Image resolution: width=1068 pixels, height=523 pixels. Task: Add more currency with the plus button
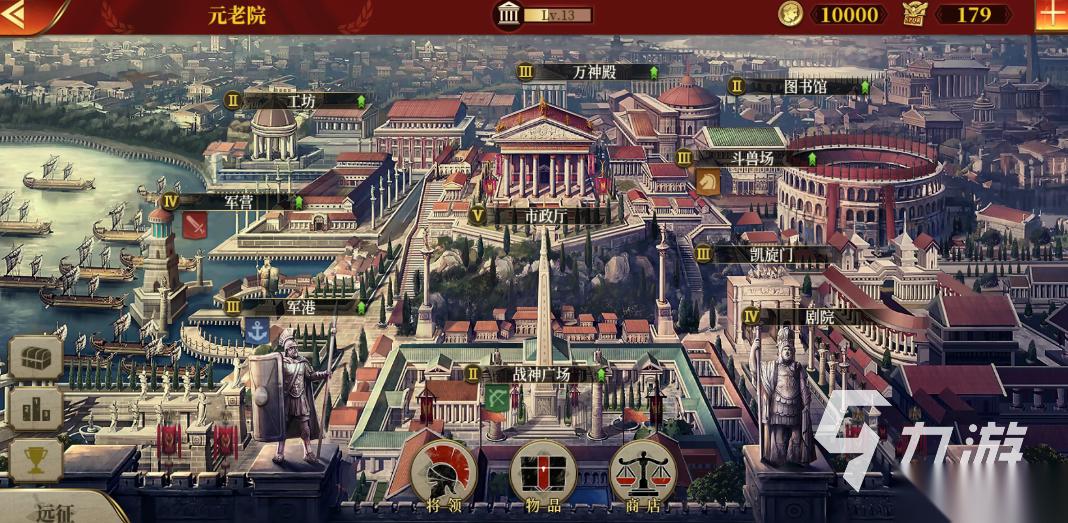(1051, 15)
